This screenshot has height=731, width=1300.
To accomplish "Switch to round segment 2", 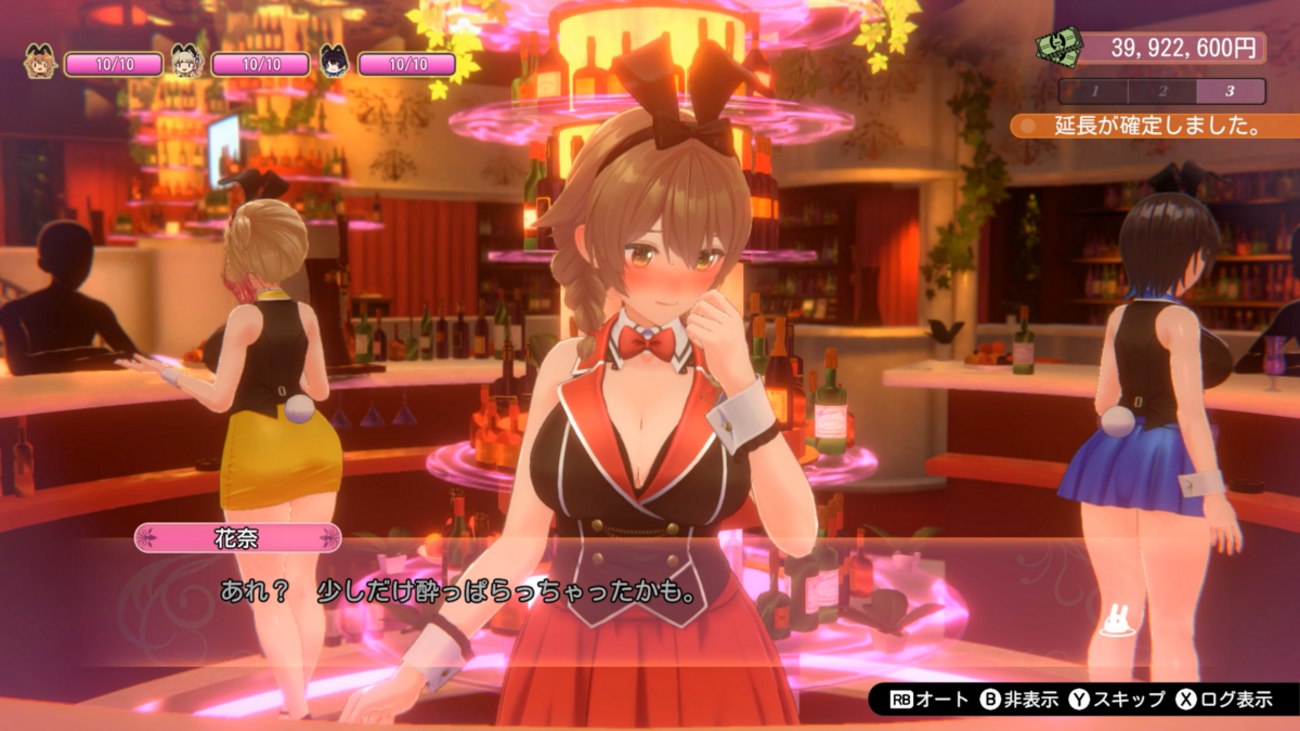I will coord(1162,91).
